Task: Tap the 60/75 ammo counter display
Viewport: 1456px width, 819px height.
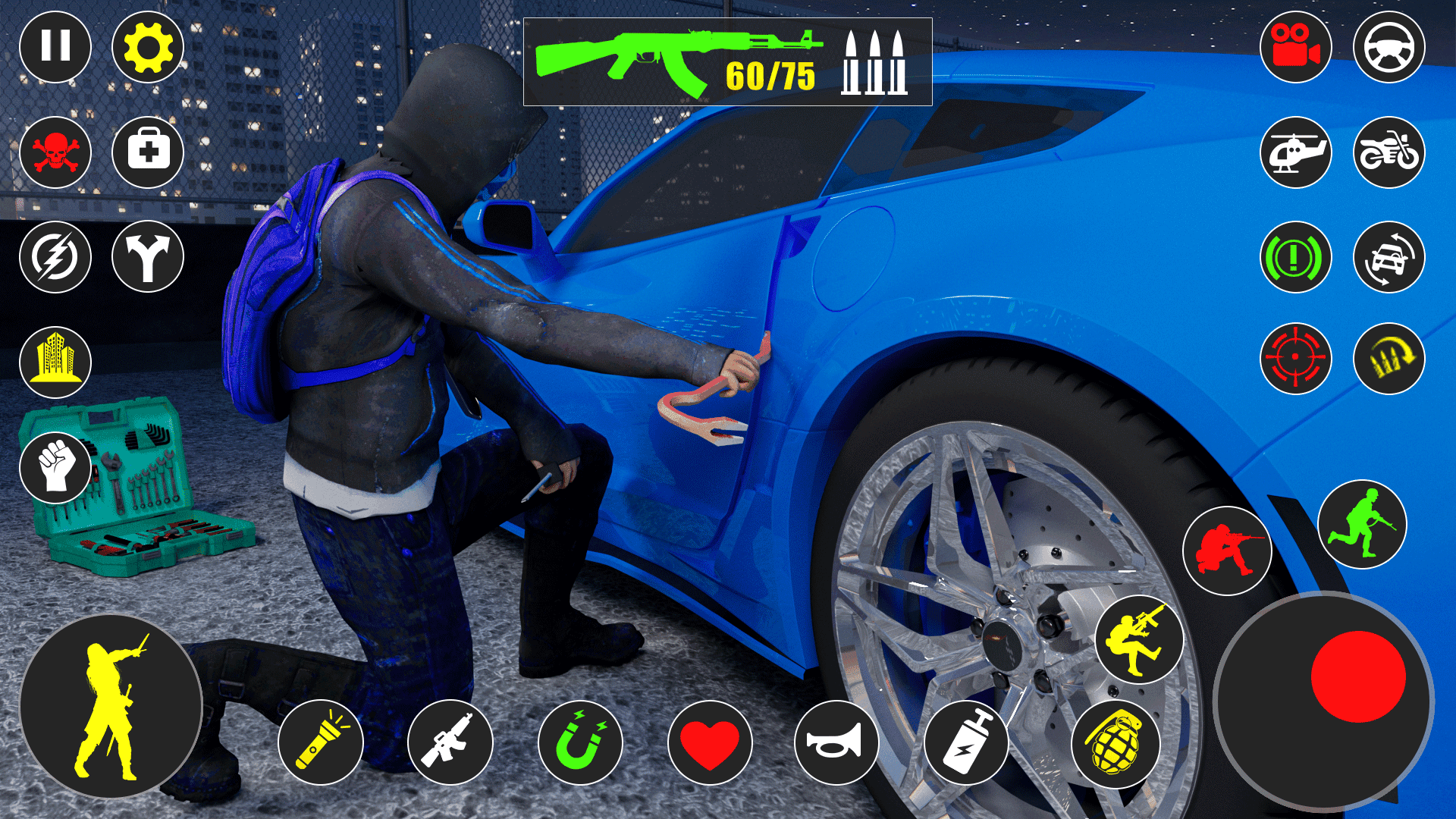Action: pyautogui.click(x=767, y=76)
